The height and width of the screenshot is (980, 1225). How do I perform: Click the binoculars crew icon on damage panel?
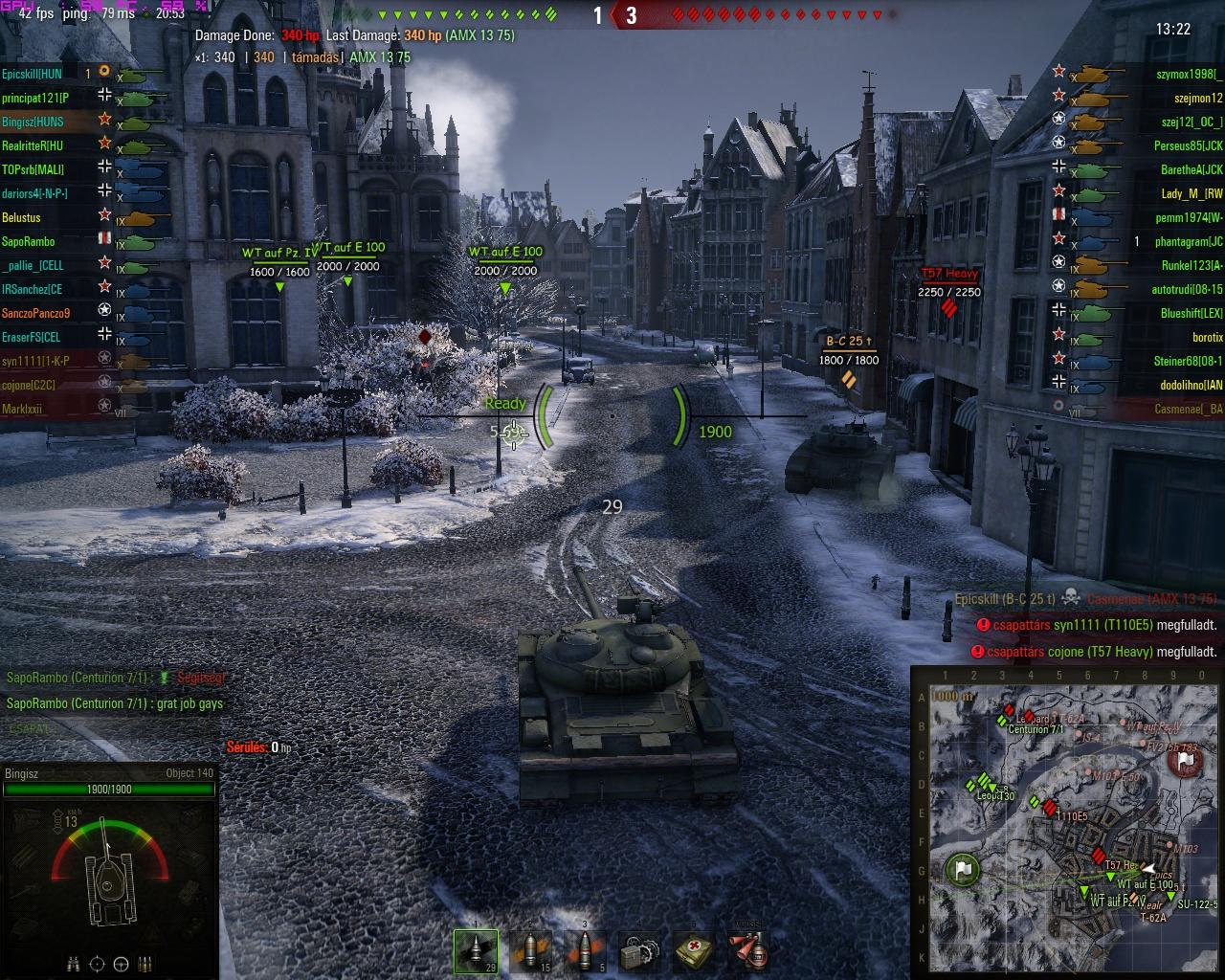point(74,964)
